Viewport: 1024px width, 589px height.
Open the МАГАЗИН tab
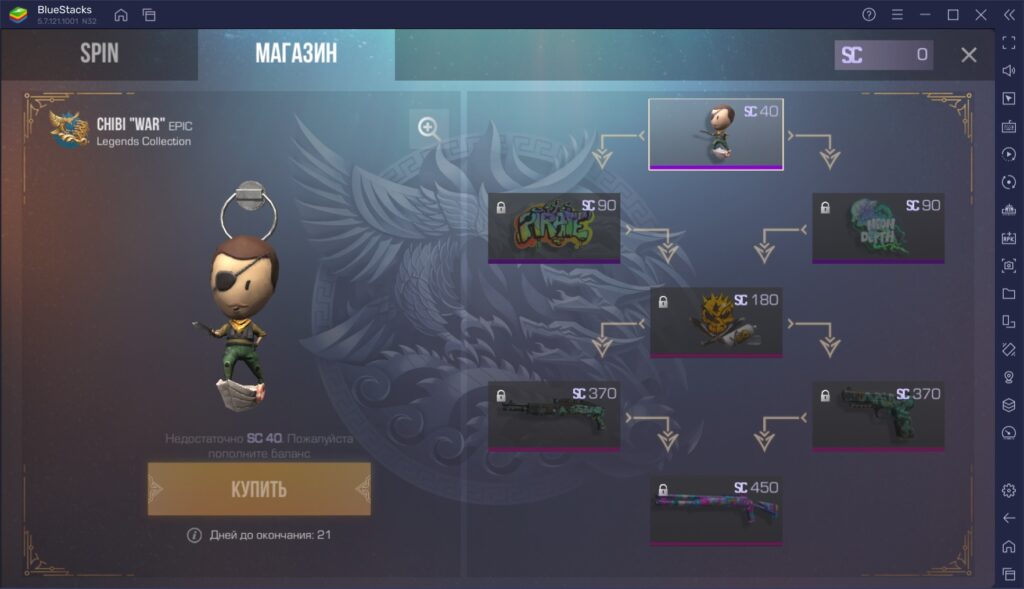pyautogui.click(x=296, y=54)
